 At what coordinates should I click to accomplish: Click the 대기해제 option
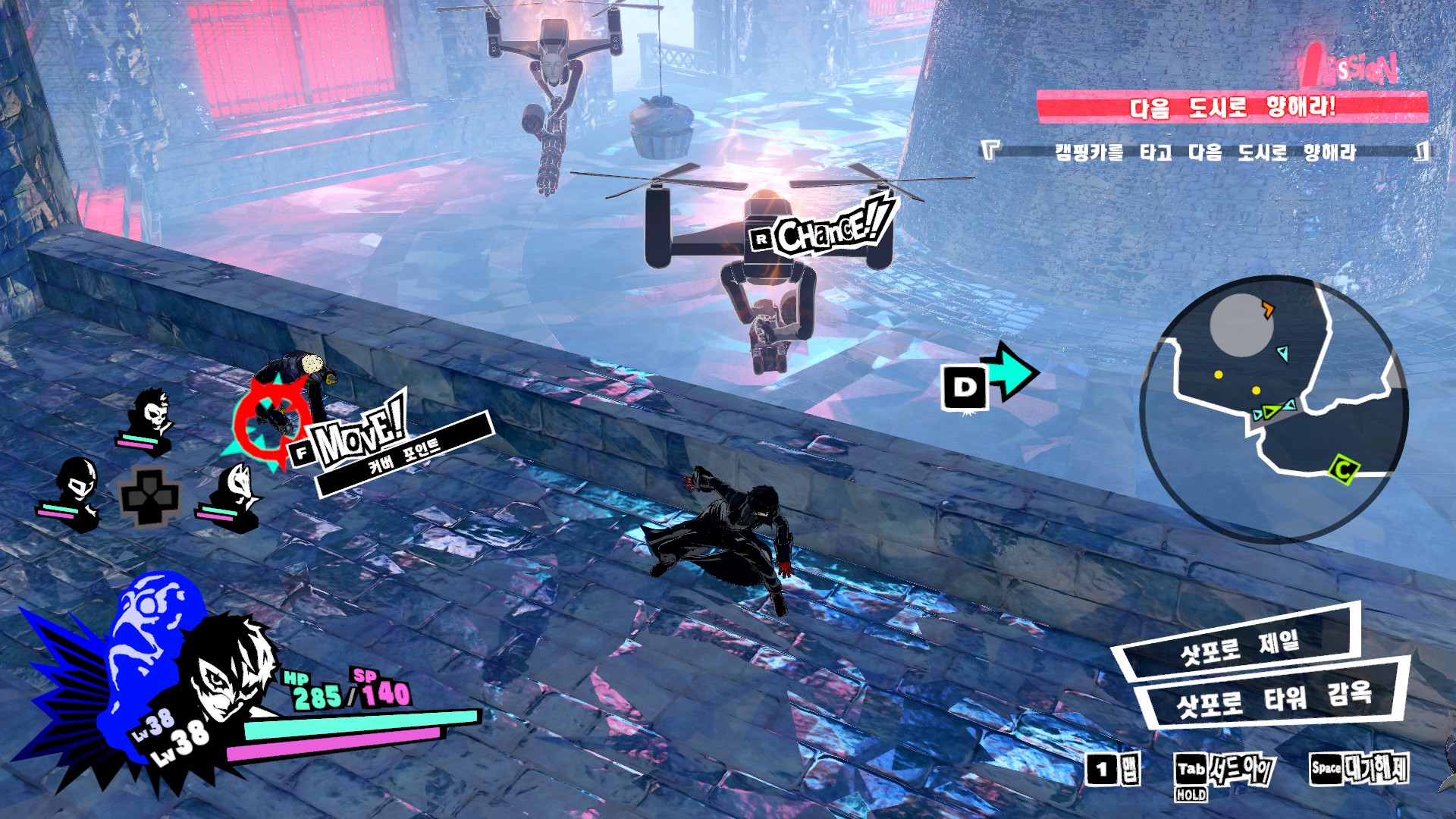tap(1359, 768)
